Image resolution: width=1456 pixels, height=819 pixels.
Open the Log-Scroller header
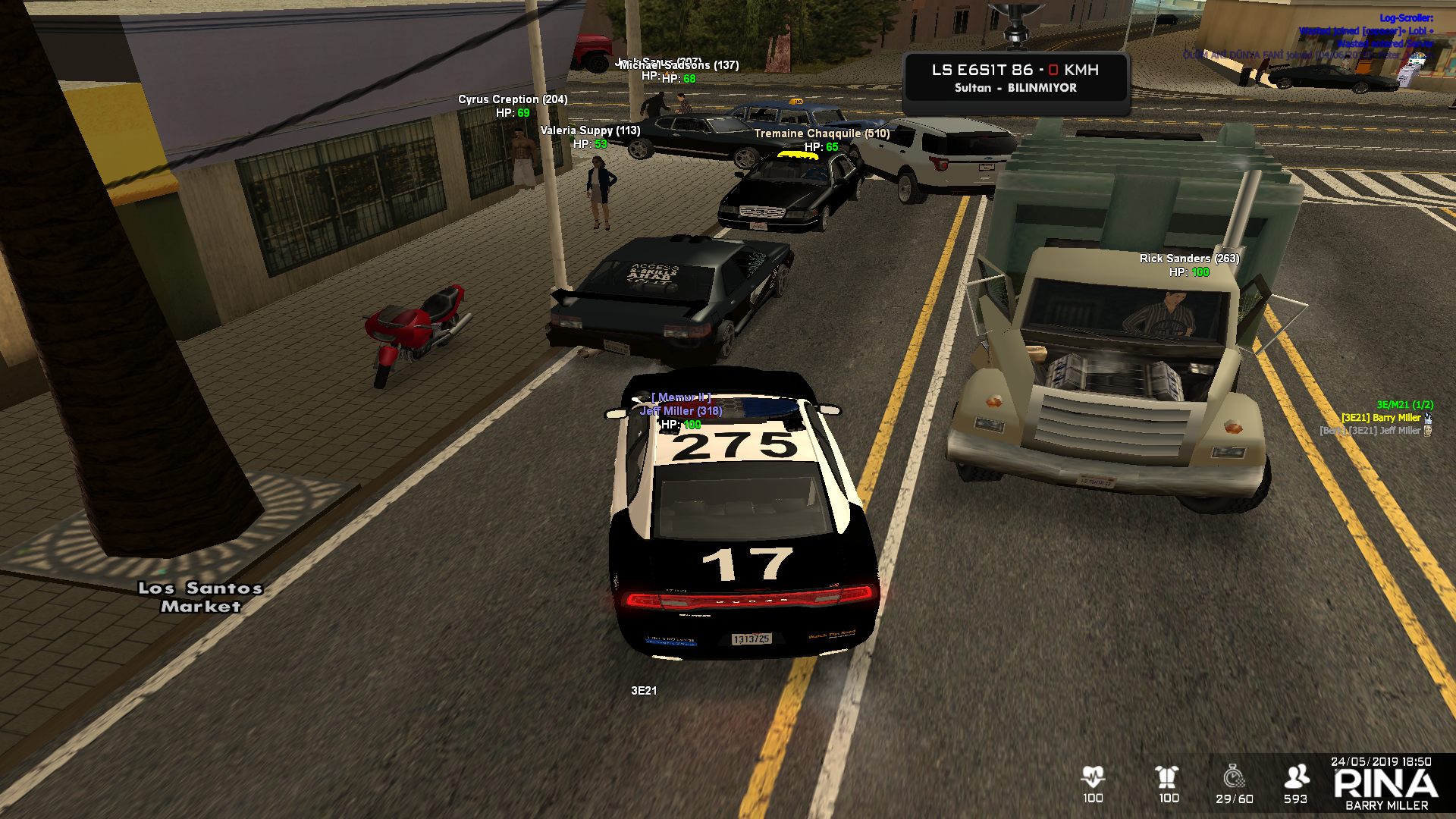(x=1406, y=18)
